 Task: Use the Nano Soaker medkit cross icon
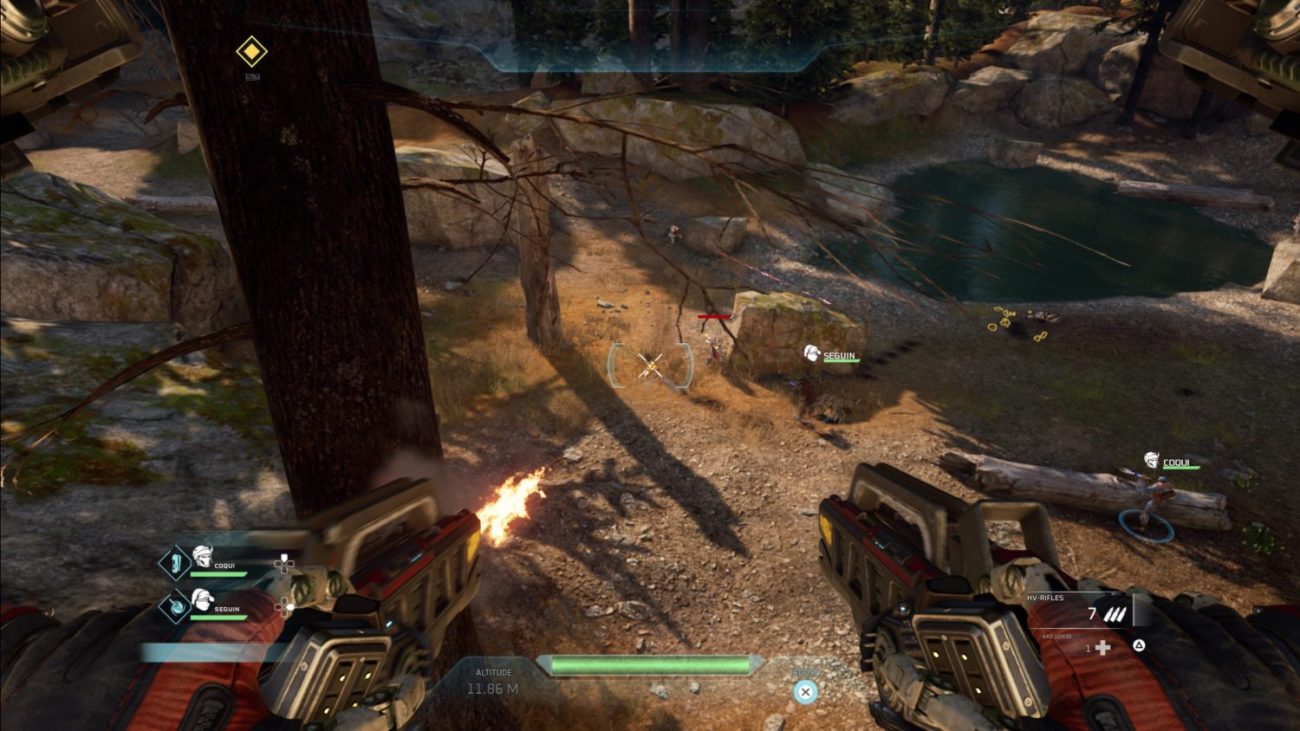(x=1103, y=647)
